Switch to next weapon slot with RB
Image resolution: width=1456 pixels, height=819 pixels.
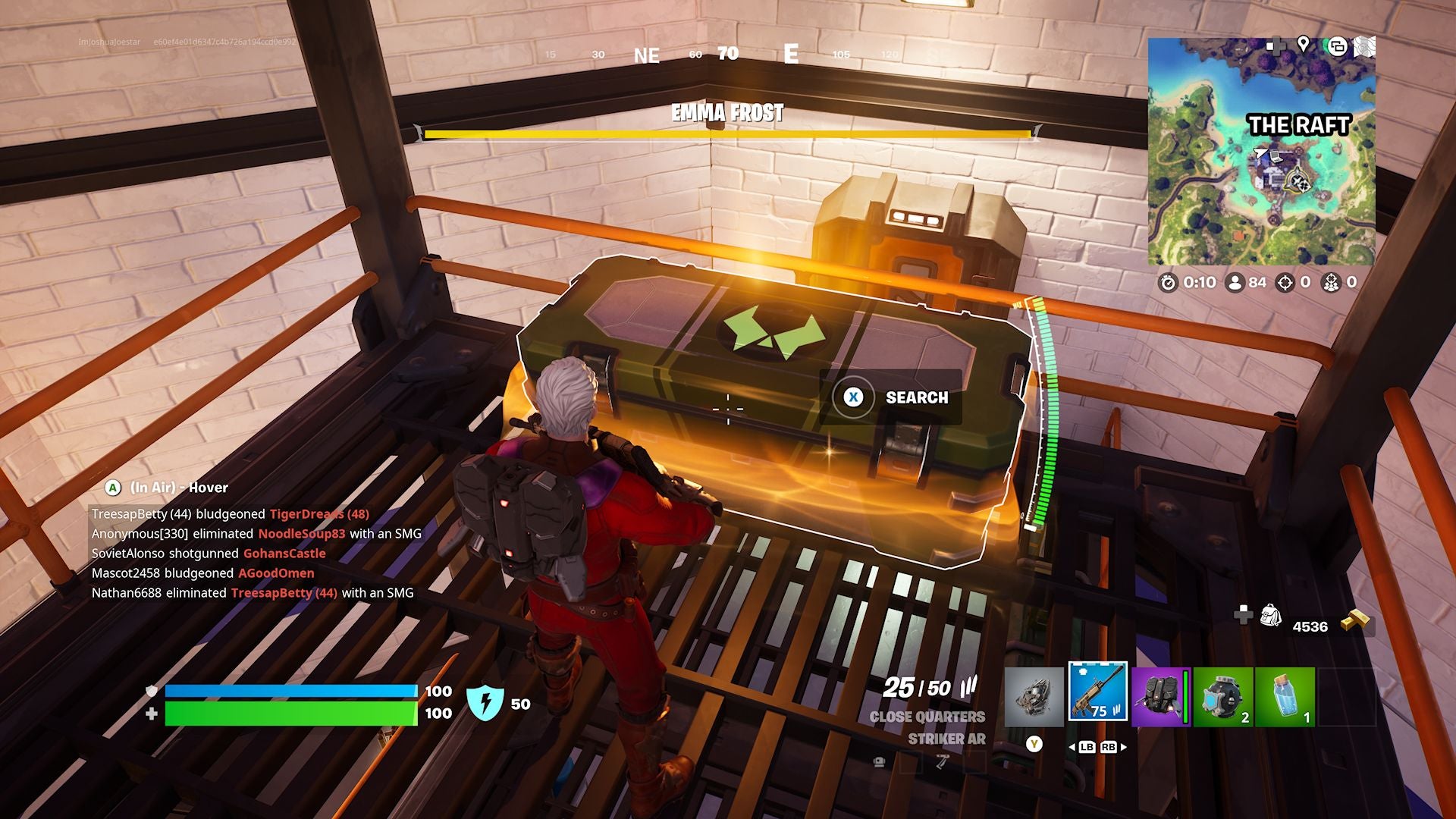pos(1109,748)
